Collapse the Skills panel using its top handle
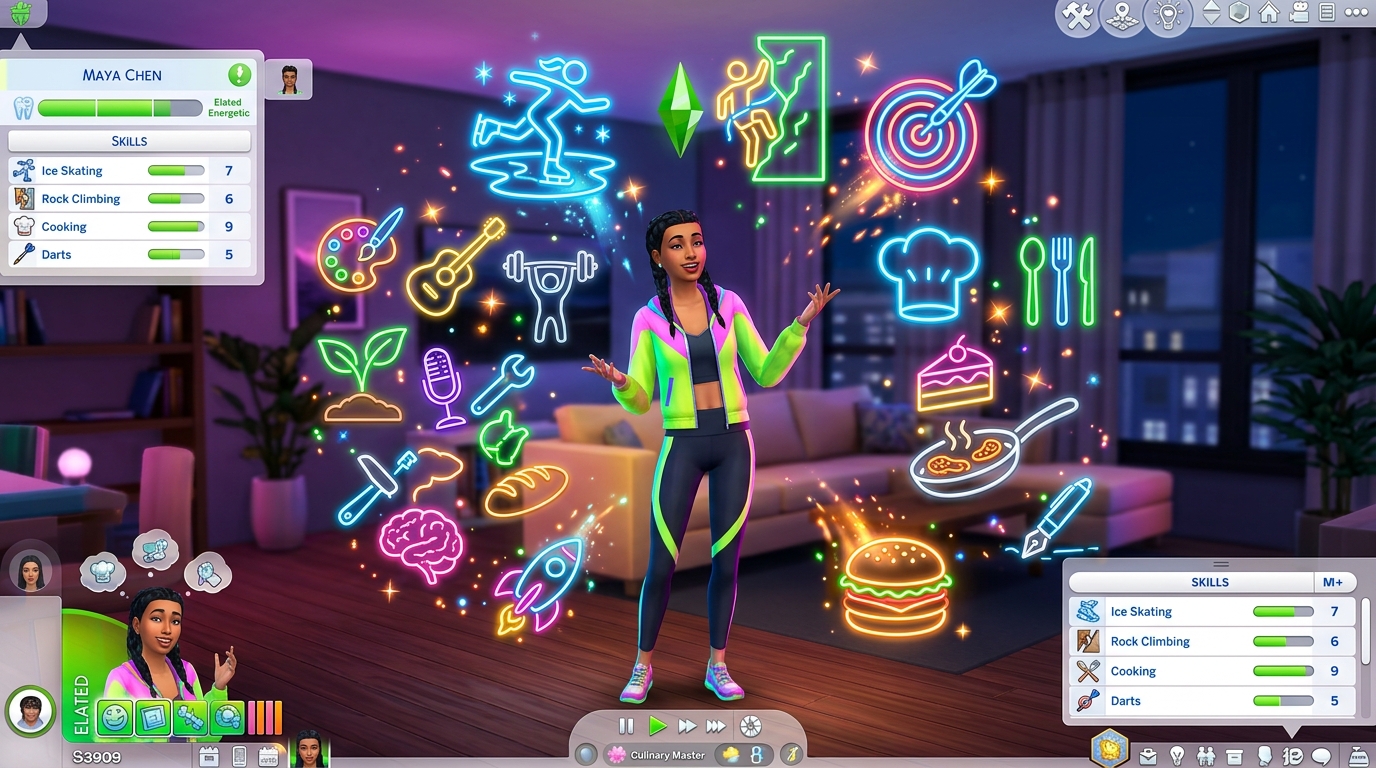1376x768 pixels. tap(1221, 563)
